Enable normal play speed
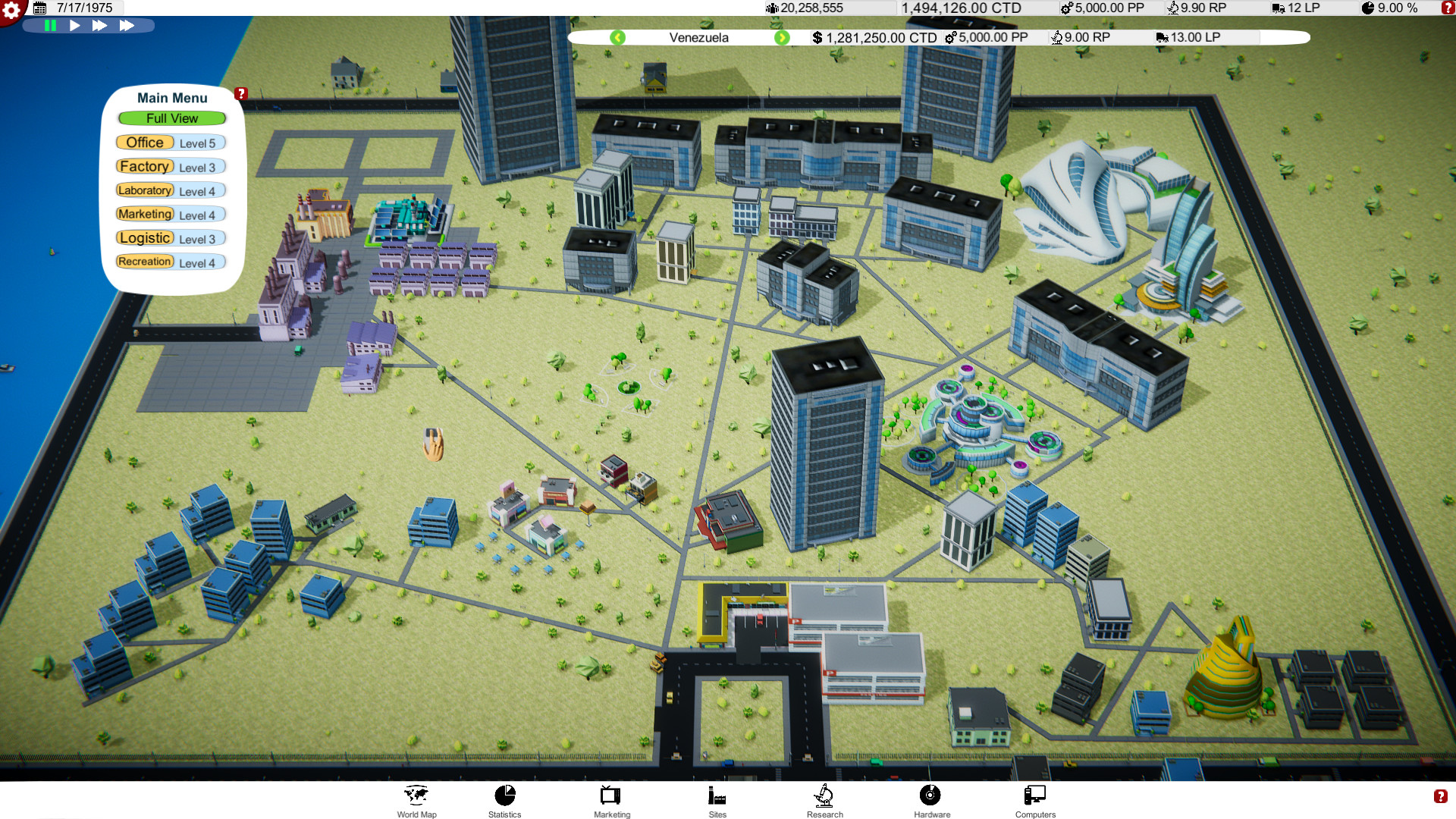 point(74,25)
